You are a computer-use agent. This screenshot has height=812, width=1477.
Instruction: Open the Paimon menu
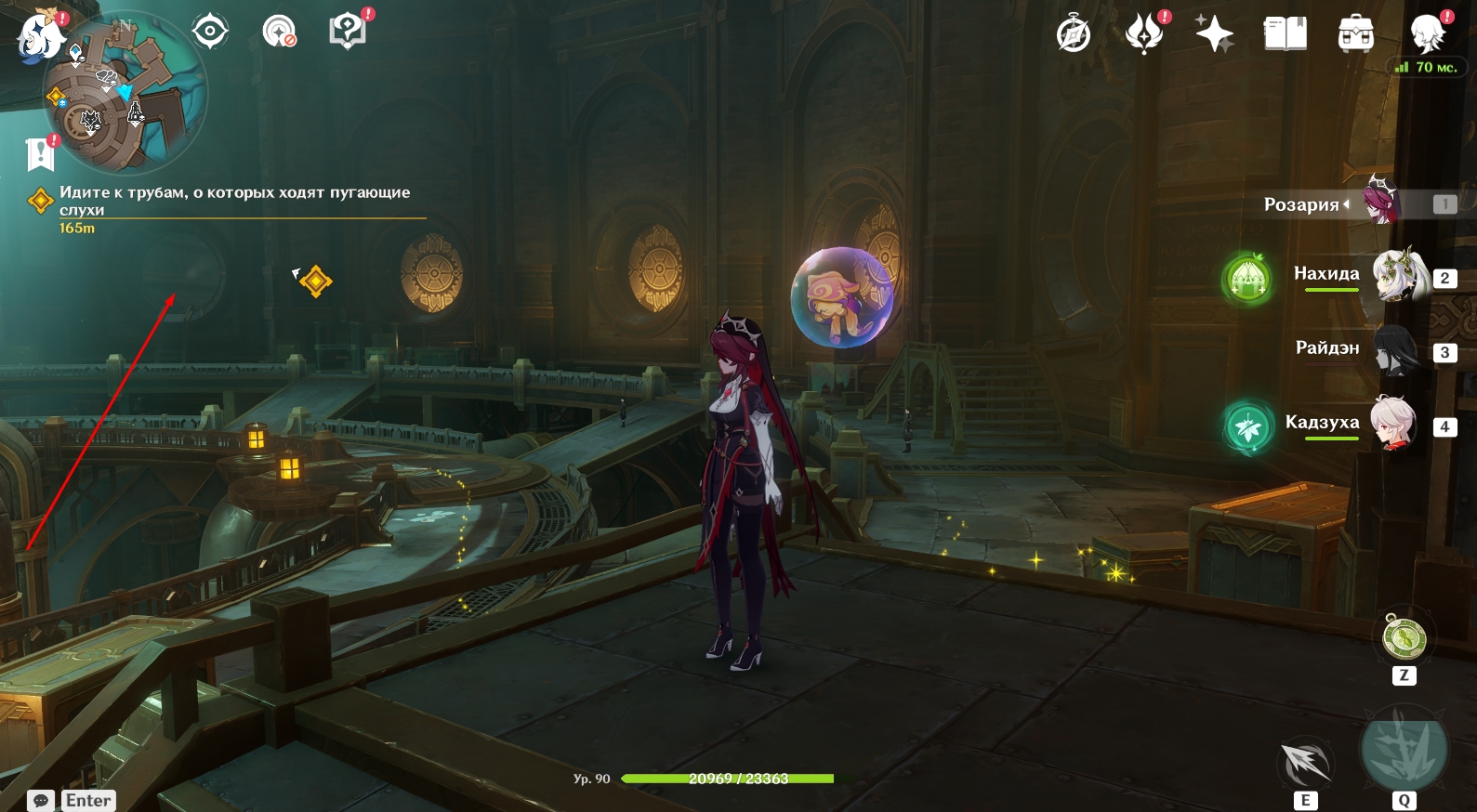[38, 37]
